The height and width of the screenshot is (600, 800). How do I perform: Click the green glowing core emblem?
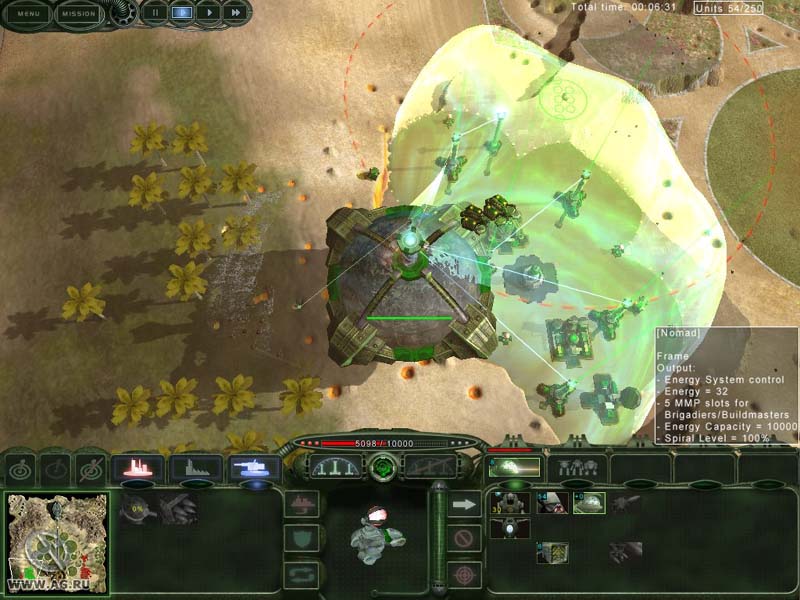pyautogui.click(x=382, y=467)
